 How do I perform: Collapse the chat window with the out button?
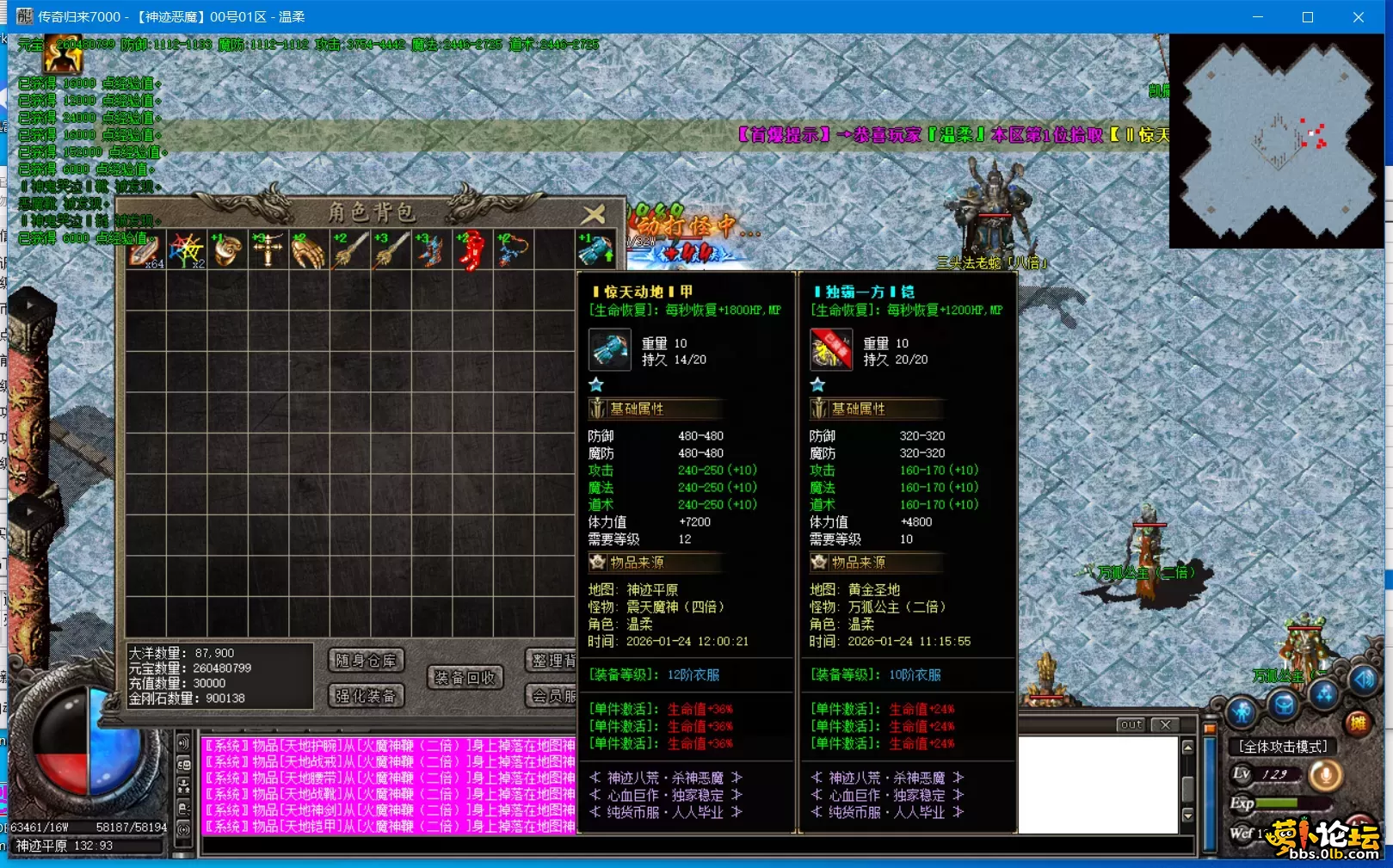1130,724
